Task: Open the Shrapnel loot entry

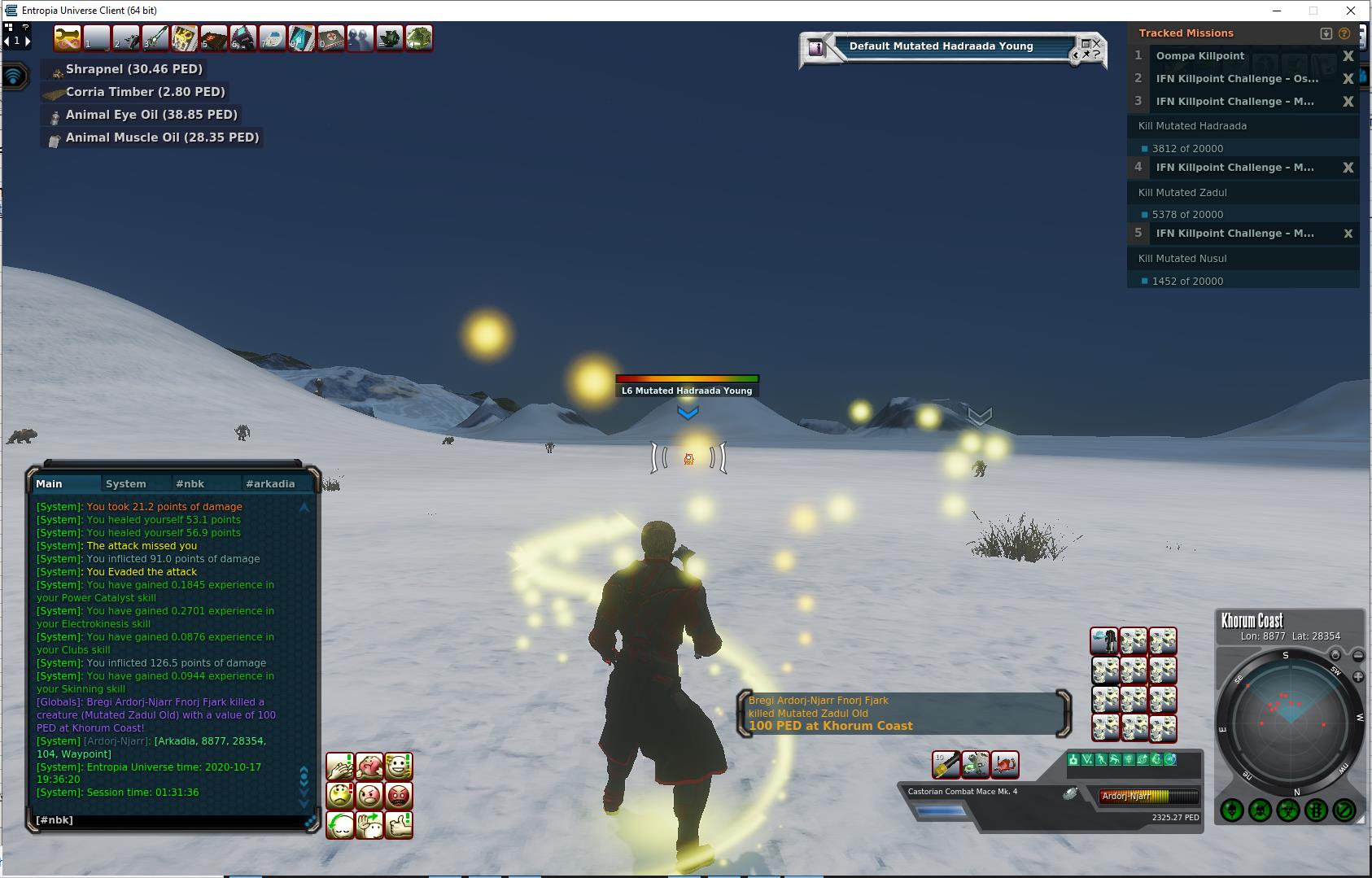Action: 134,69
